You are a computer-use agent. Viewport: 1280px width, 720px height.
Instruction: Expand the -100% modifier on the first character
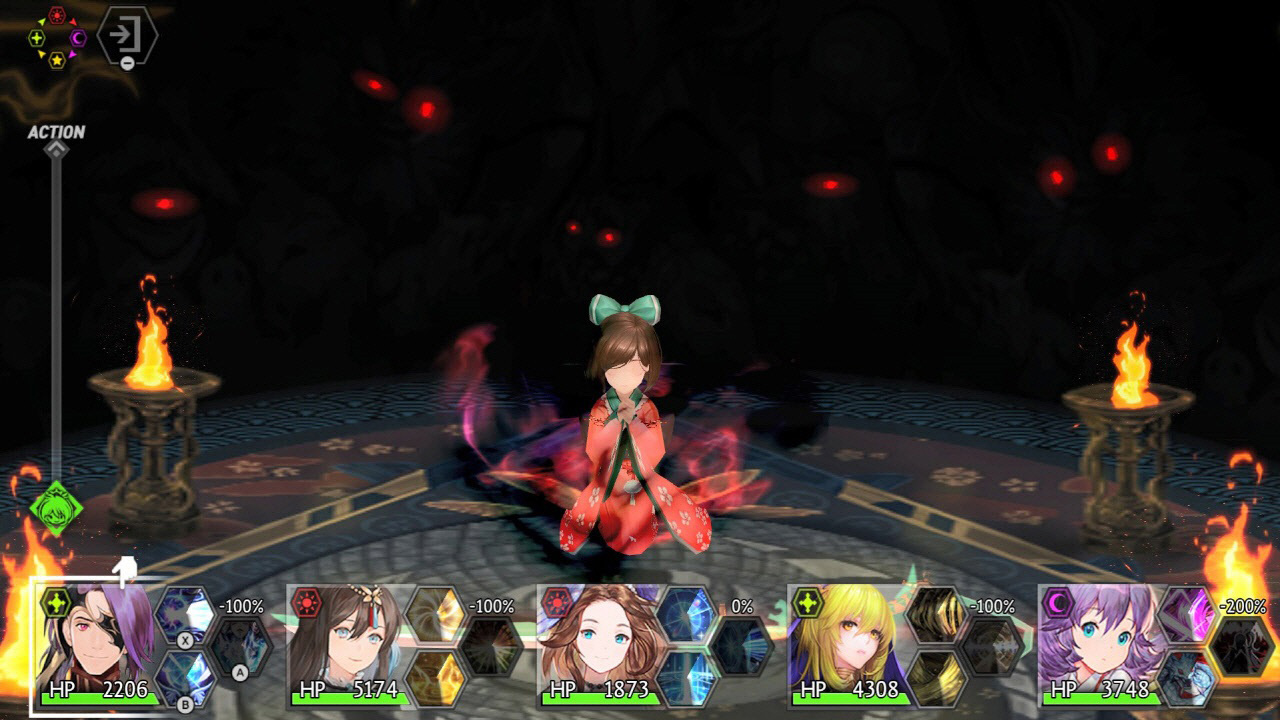tap(240, 606)
